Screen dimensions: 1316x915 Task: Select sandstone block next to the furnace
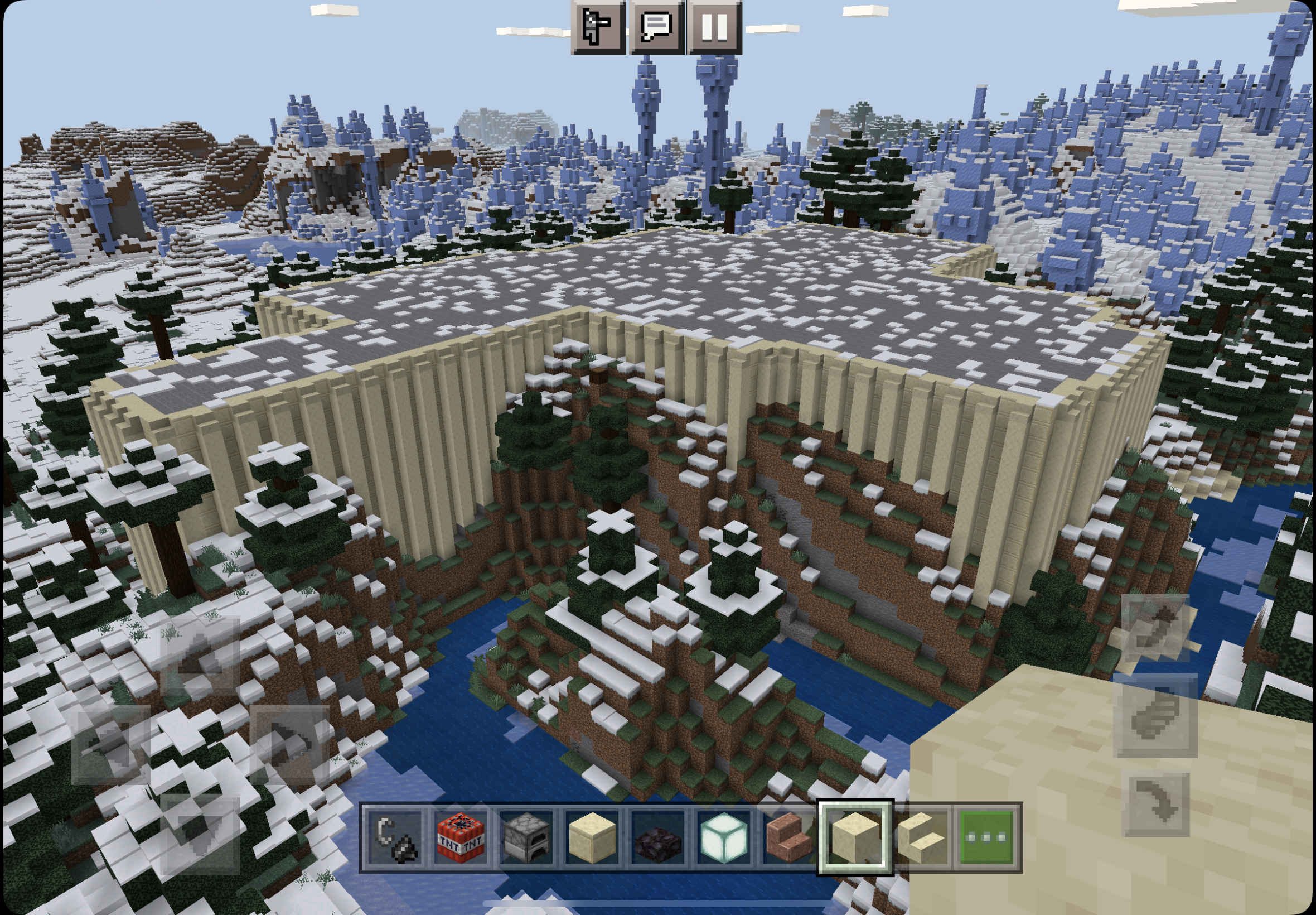coord(592,837)
